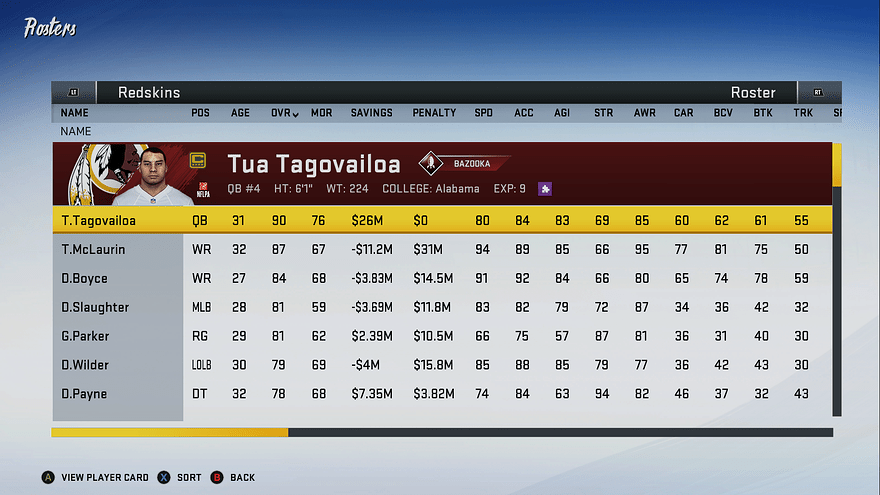Sort by the PENALTY column header
880x495 pixels.
pos(434,113)
